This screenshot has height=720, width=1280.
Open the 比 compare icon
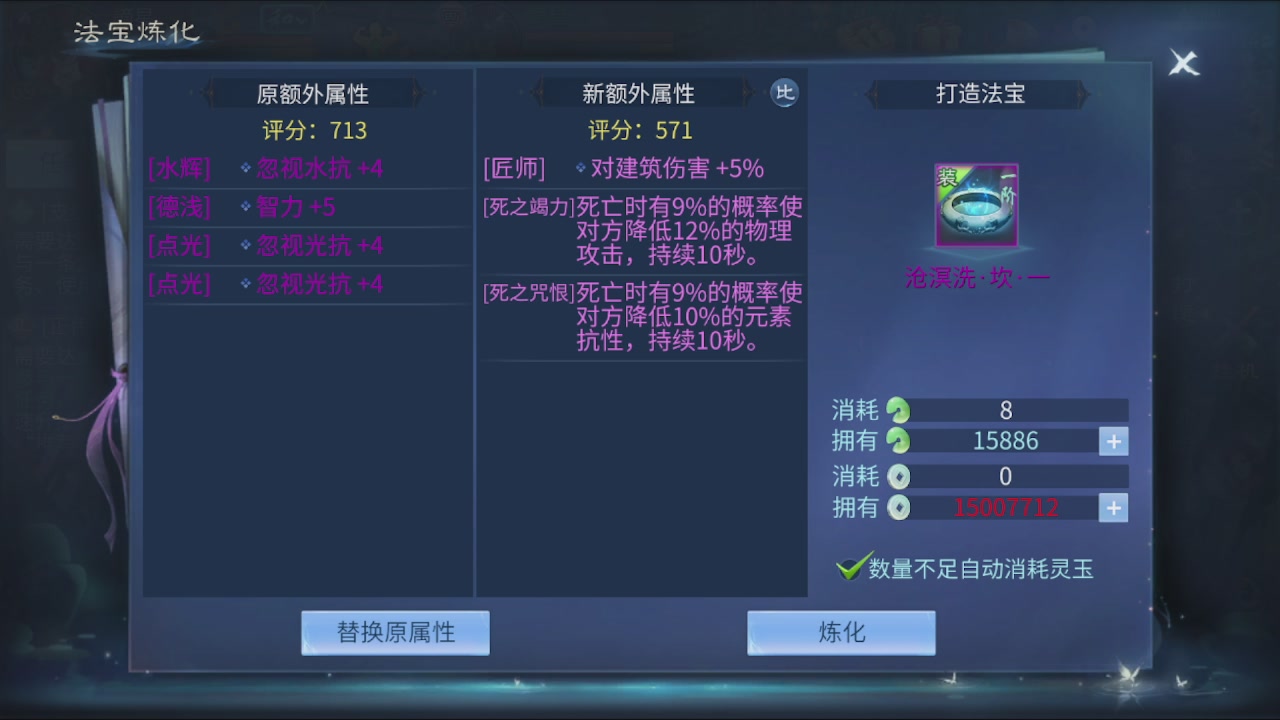click(x=785, y=93)
